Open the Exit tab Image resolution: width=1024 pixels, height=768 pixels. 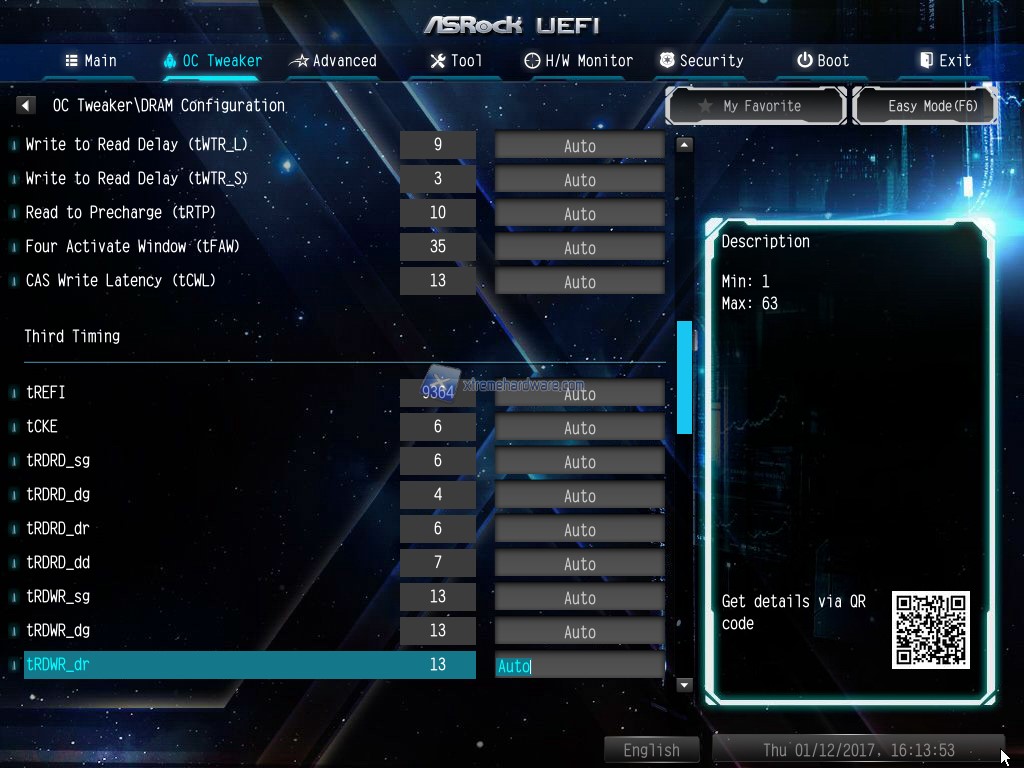(x=945, y=61)
